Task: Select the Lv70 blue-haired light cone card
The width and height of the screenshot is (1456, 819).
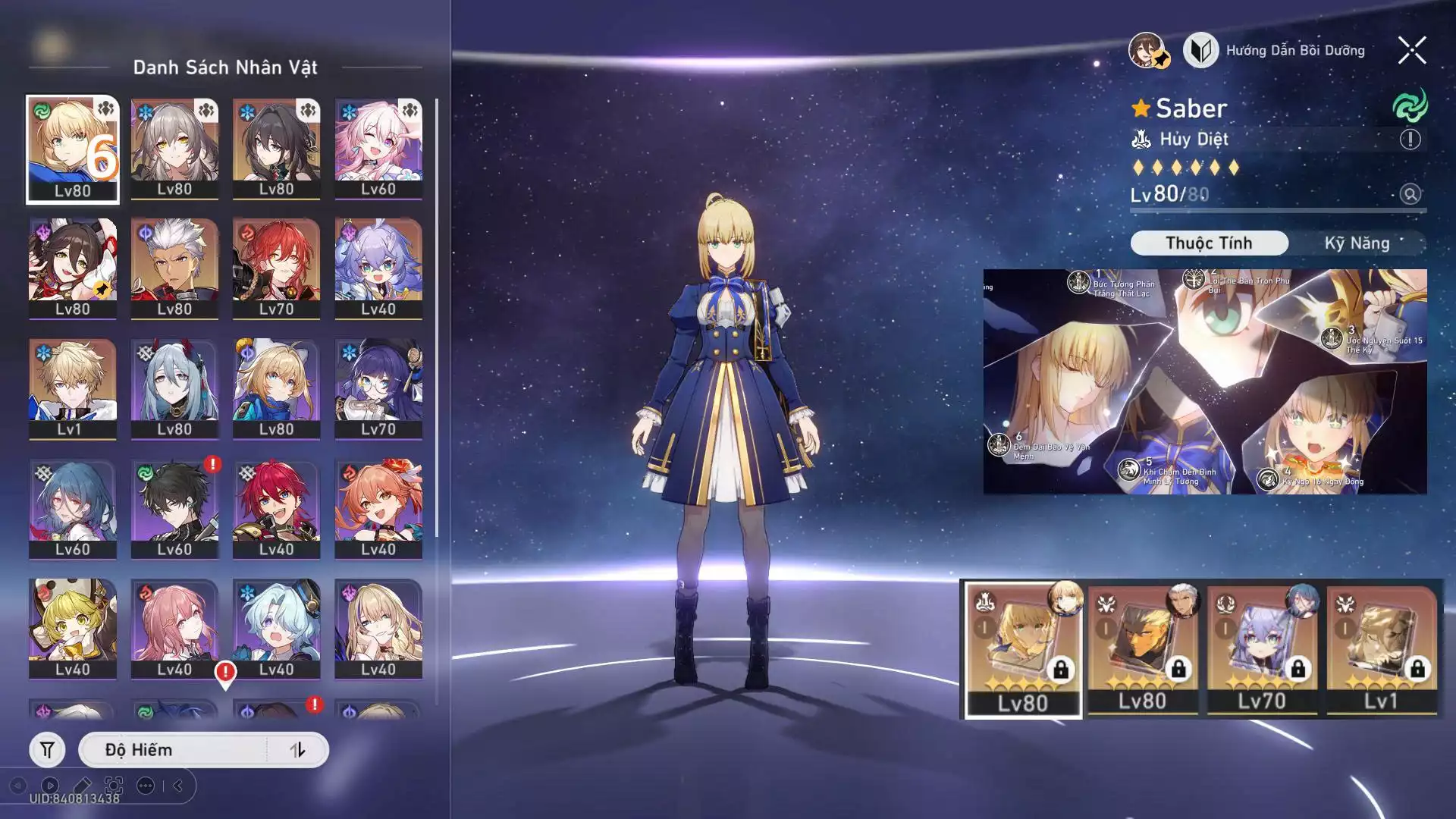Action: [1262, 650]
